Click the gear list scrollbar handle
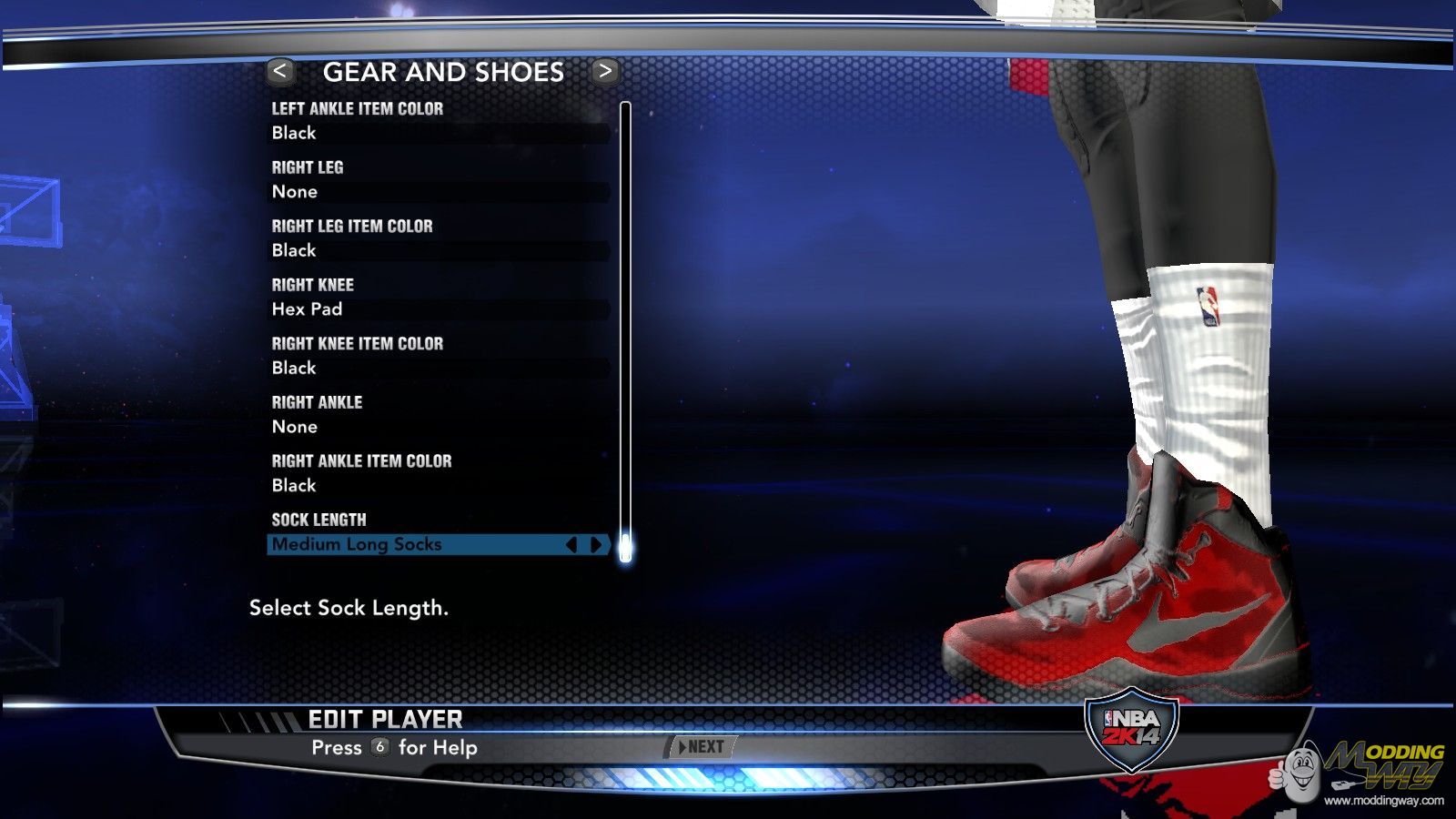Image resolution: width=1456 pixels, height=819 pixels. (625, 547)
